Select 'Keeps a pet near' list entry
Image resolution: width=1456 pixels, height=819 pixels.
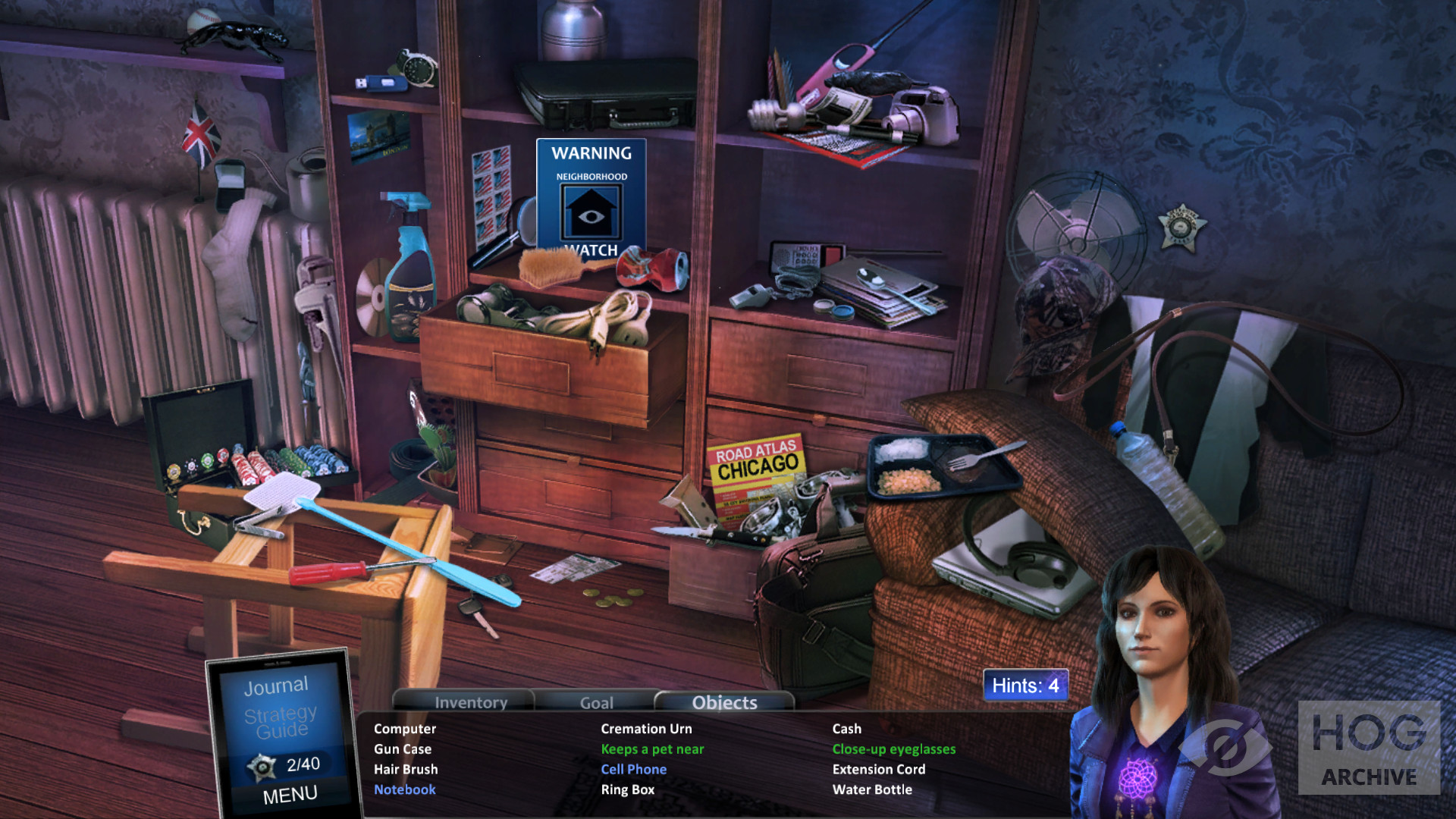pos(652,749)
